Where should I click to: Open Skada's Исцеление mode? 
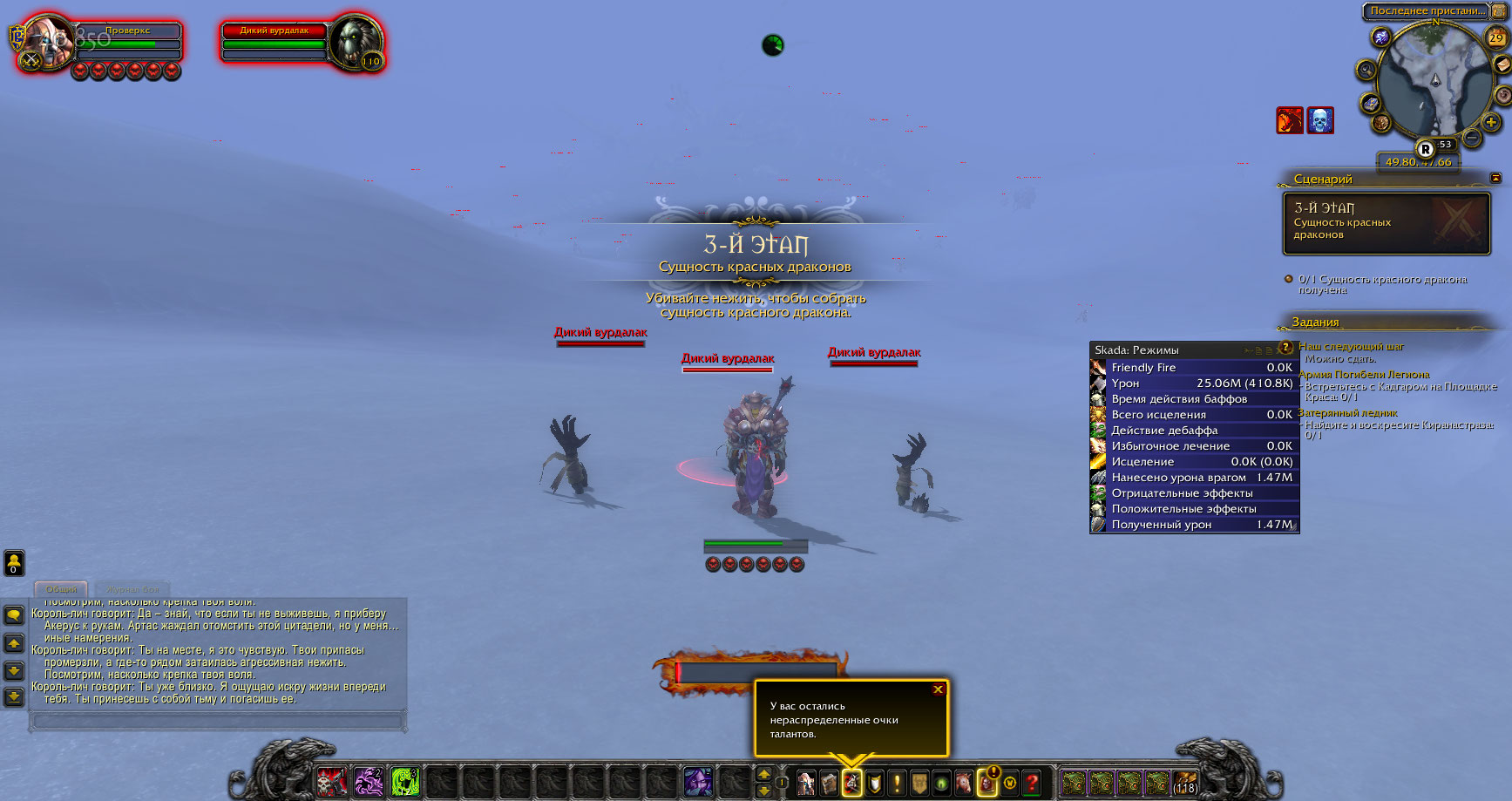pos(1194,462)
